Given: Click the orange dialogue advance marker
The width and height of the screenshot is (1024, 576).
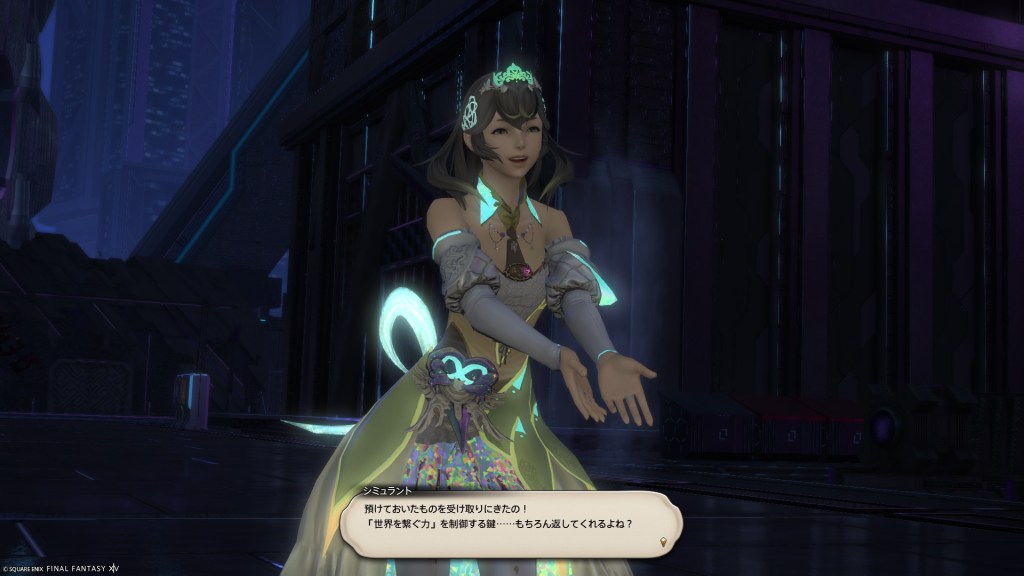Looking at the screenshot, I should pos(665,543).
